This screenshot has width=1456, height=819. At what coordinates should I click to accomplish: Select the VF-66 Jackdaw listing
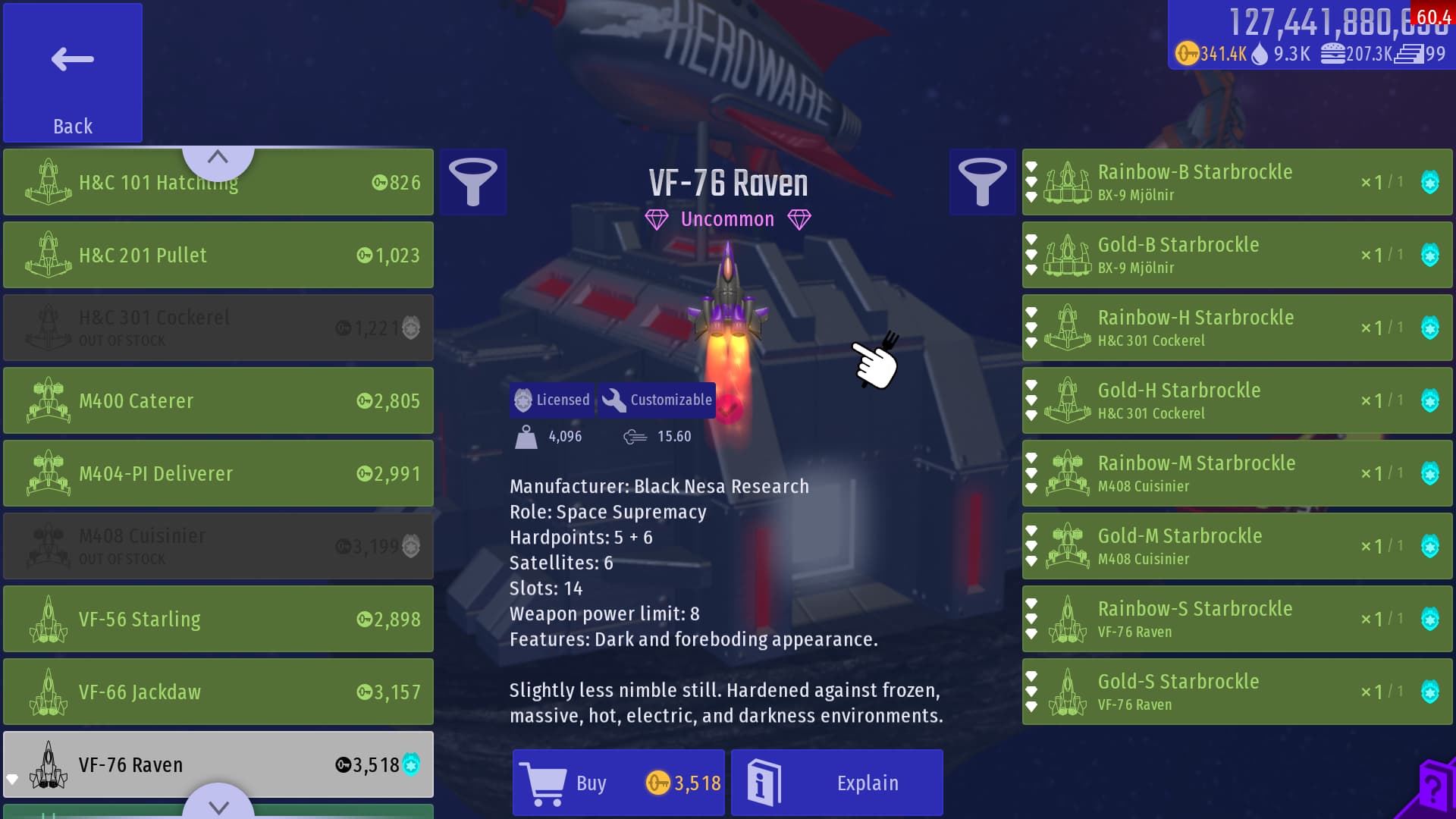tap(218, 692)
